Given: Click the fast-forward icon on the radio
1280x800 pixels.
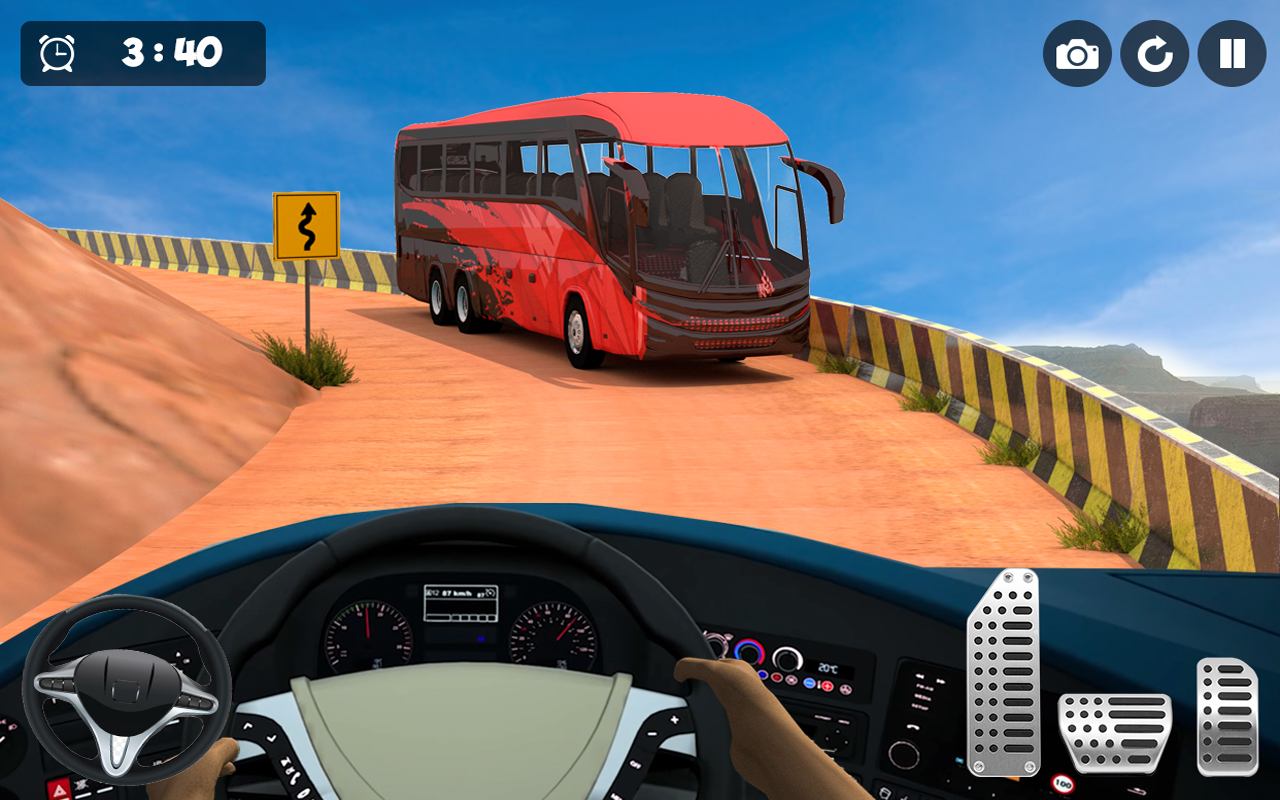Looking at the screenshot, I should [942, 680].
